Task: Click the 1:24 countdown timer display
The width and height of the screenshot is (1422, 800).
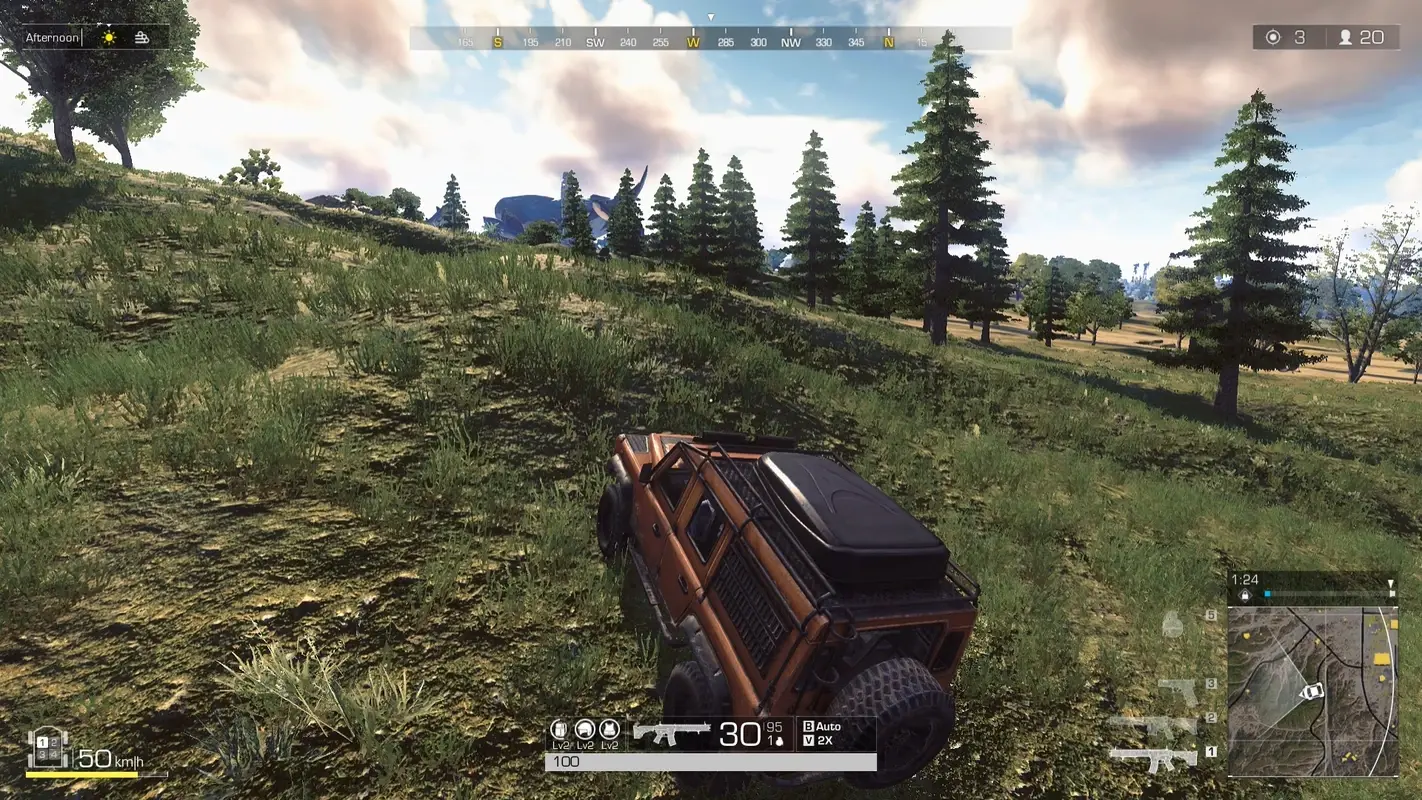Action: [1245, 579]
